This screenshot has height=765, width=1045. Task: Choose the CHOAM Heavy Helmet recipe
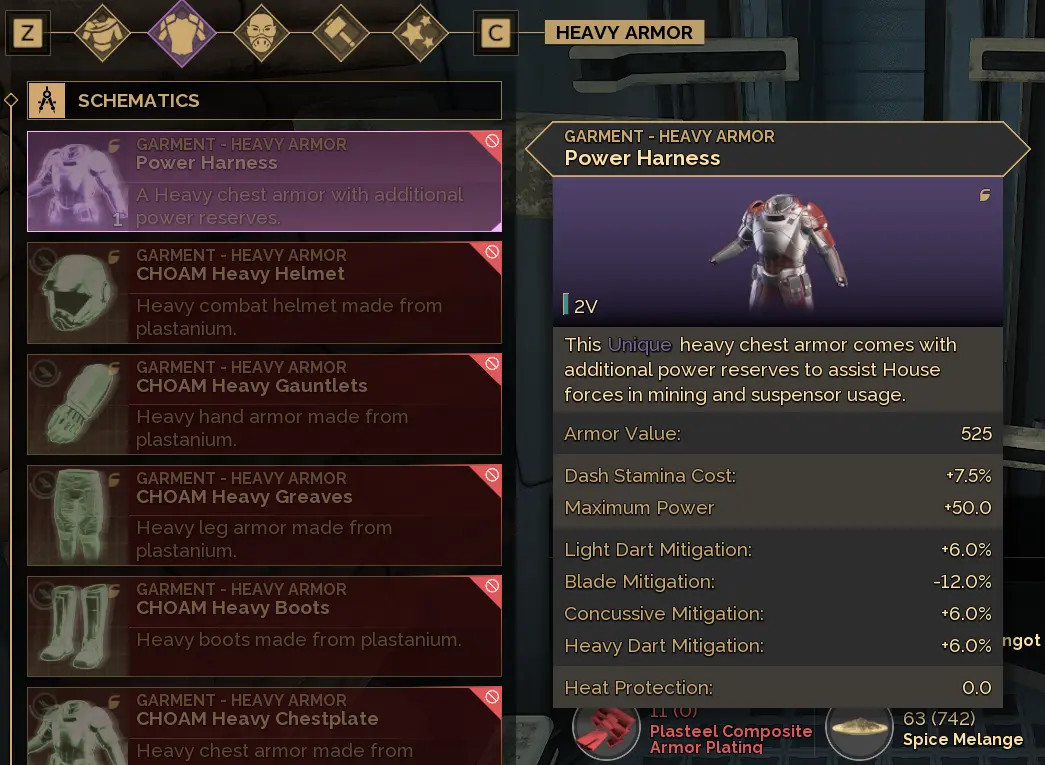264,293
